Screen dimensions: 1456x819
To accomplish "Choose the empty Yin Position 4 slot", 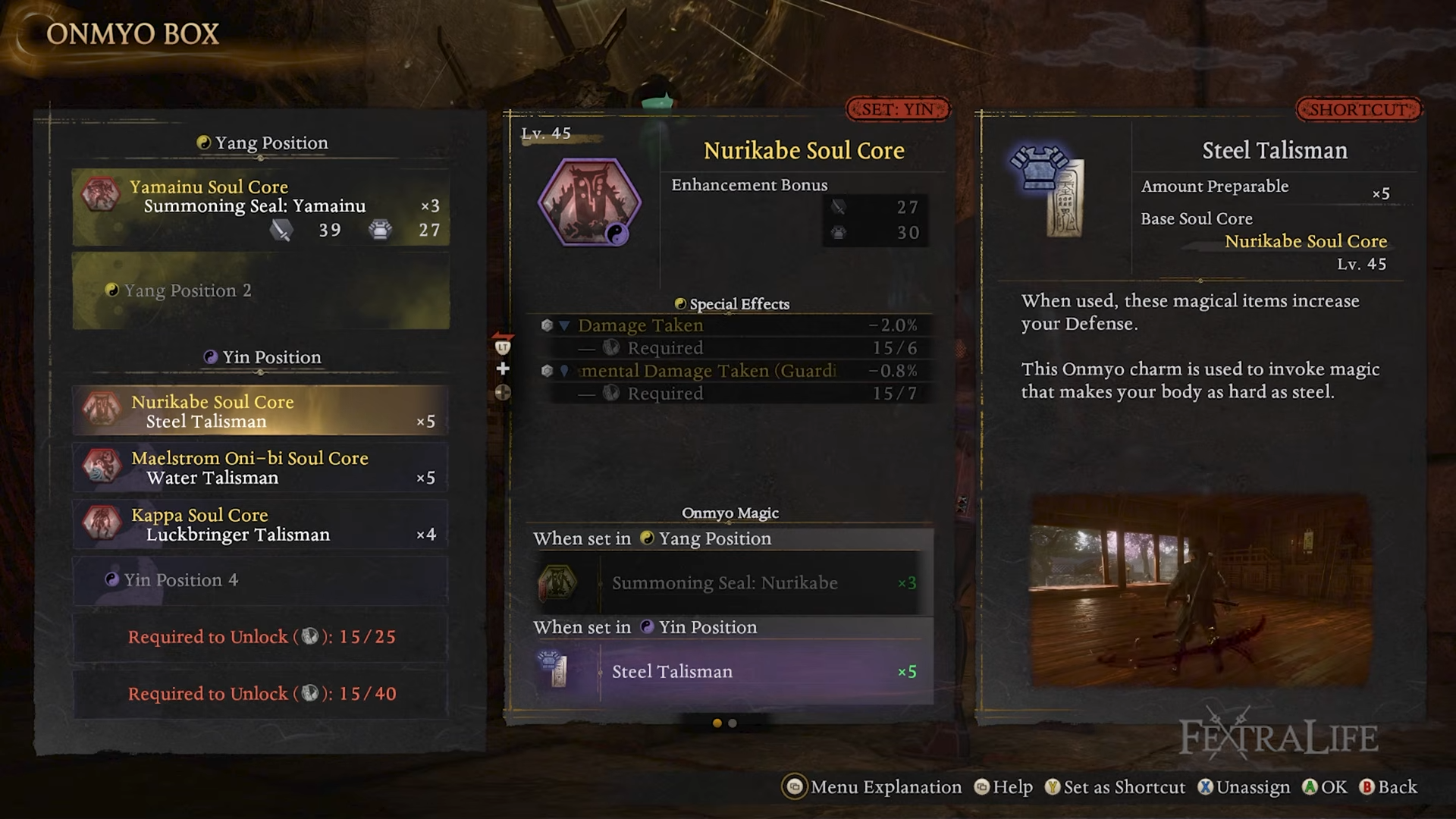I will click(260, 580).
